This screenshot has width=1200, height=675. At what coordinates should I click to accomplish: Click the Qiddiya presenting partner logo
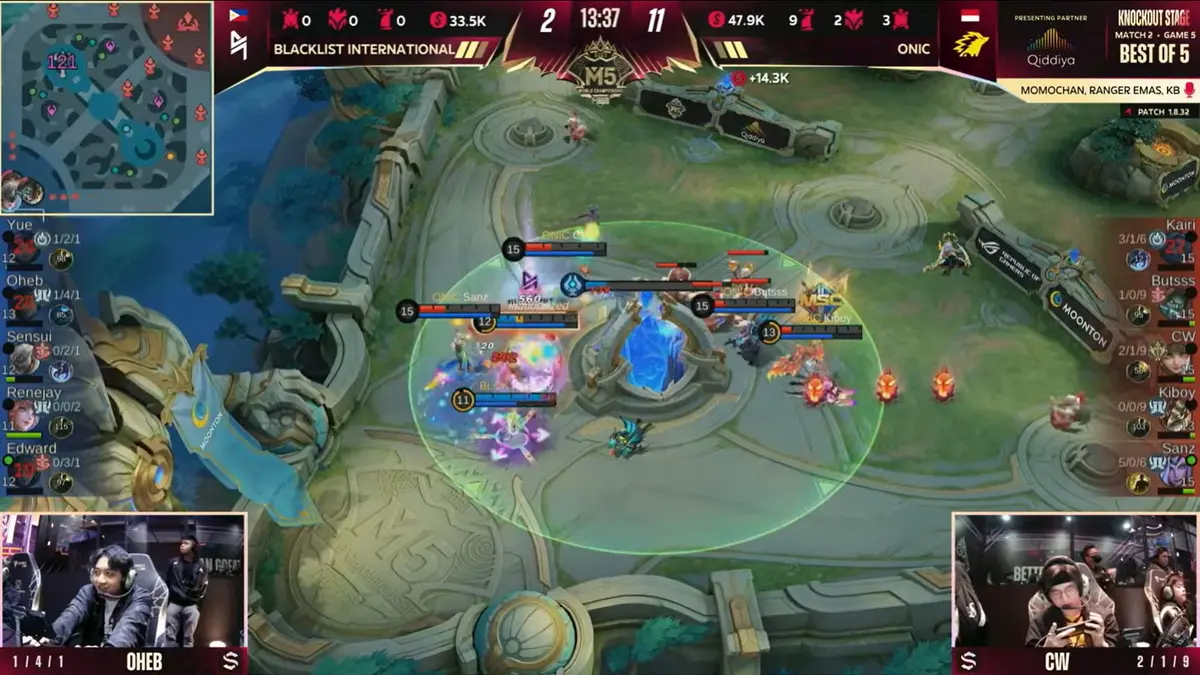(1049, 45)
